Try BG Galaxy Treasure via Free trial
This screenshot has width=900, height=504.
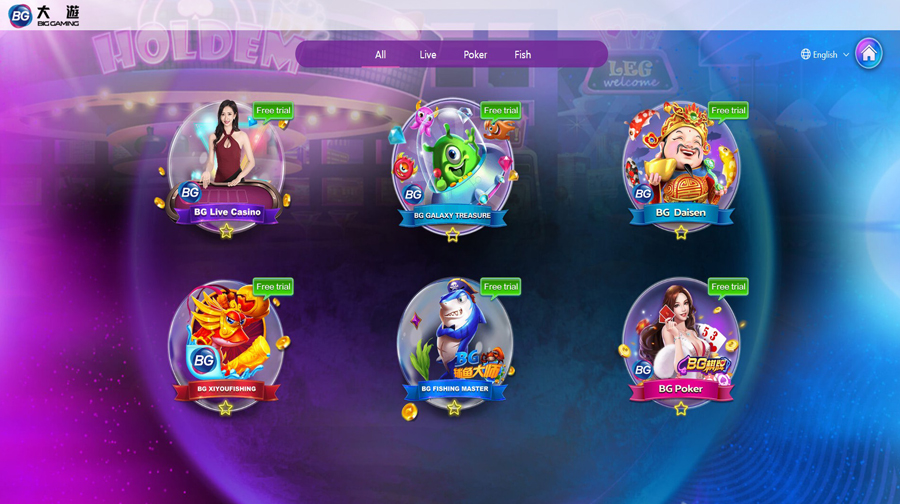500,111
